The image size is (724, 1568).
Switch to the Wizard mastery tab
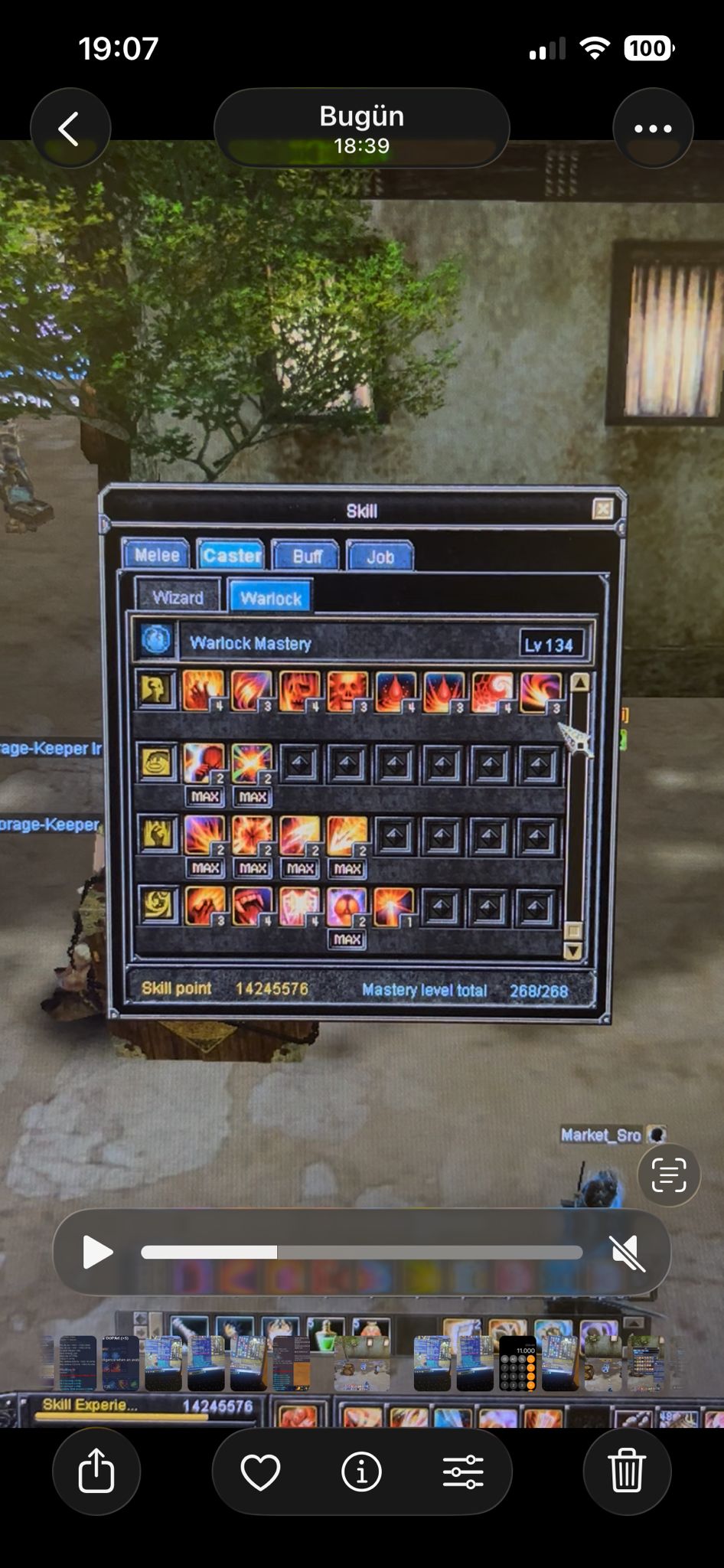click(178, 597)
